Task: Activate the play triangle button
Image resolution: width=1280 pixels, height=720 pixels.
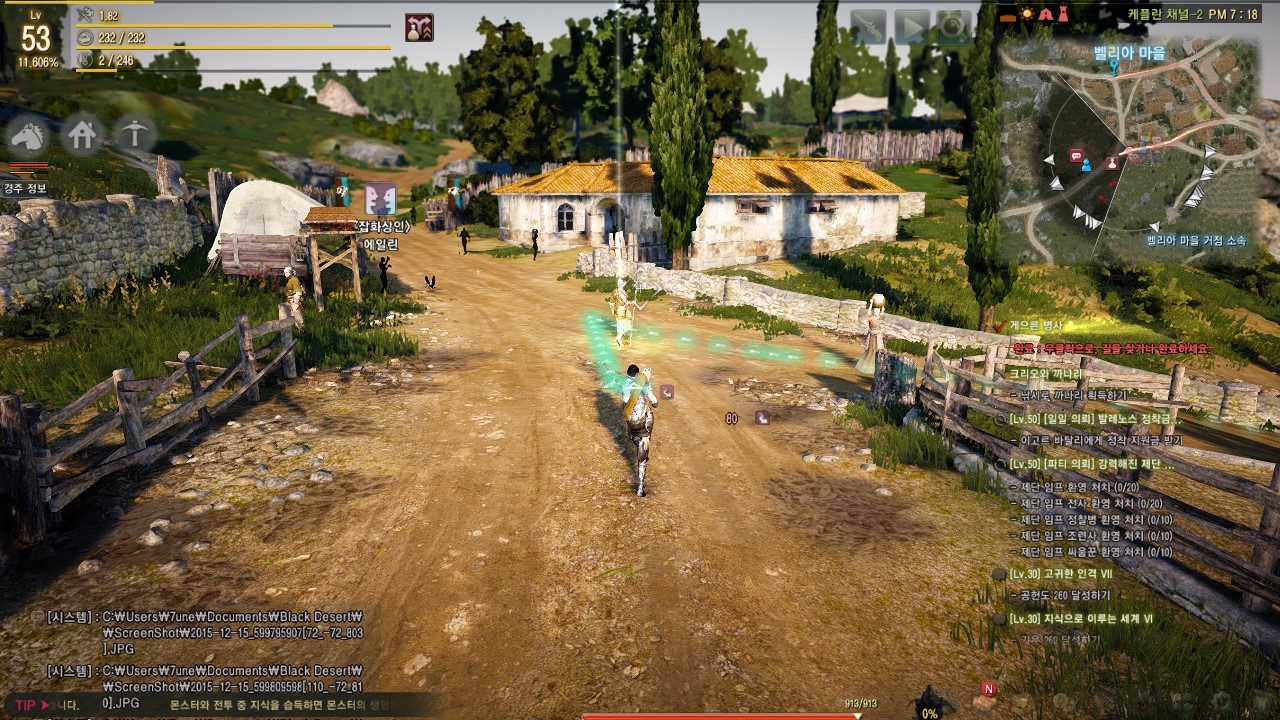Action: click(x=911, y=26)
